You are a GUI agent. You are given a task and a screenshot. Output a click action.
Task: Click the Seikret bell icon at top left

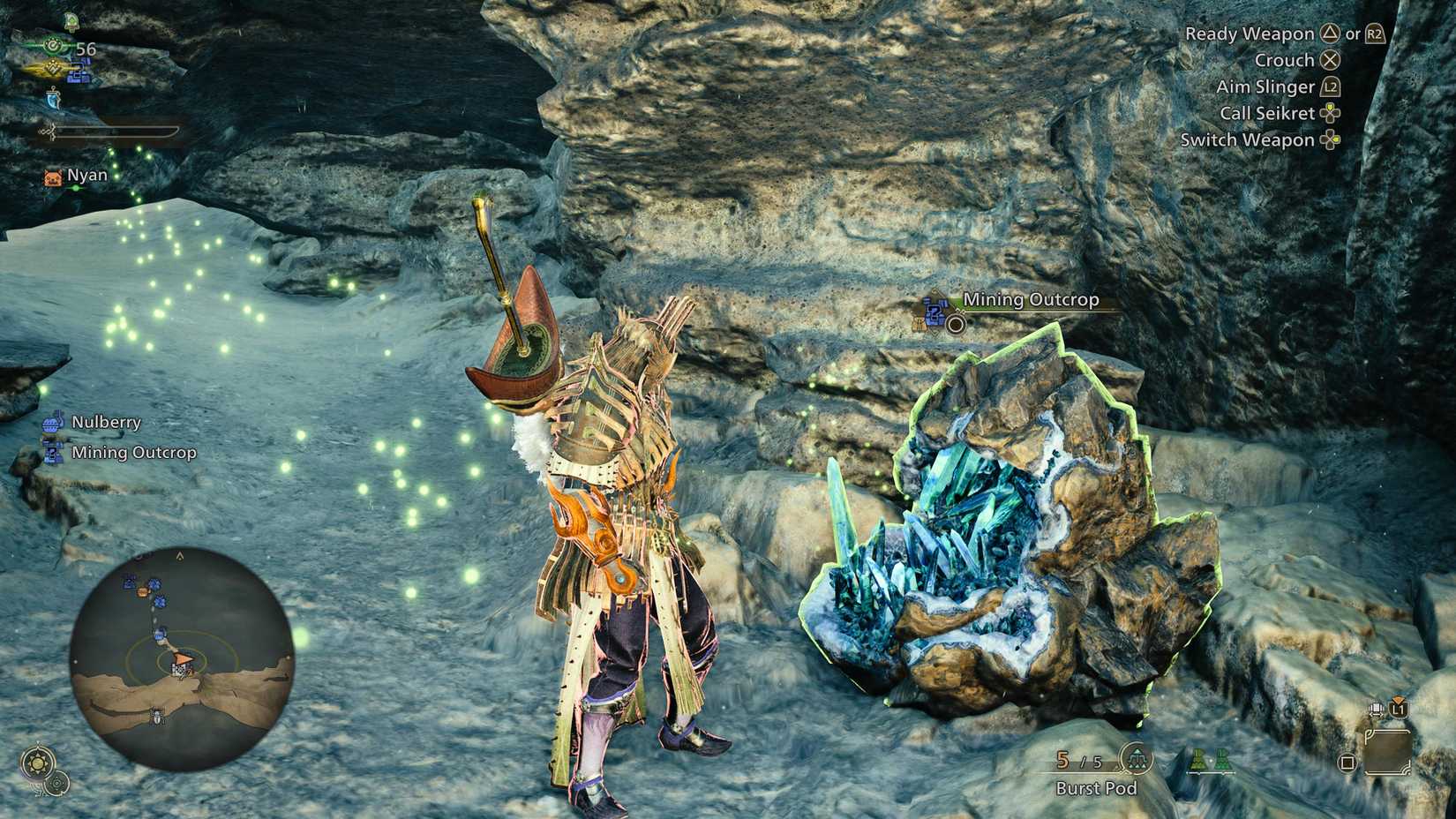(x=72, y=22)
